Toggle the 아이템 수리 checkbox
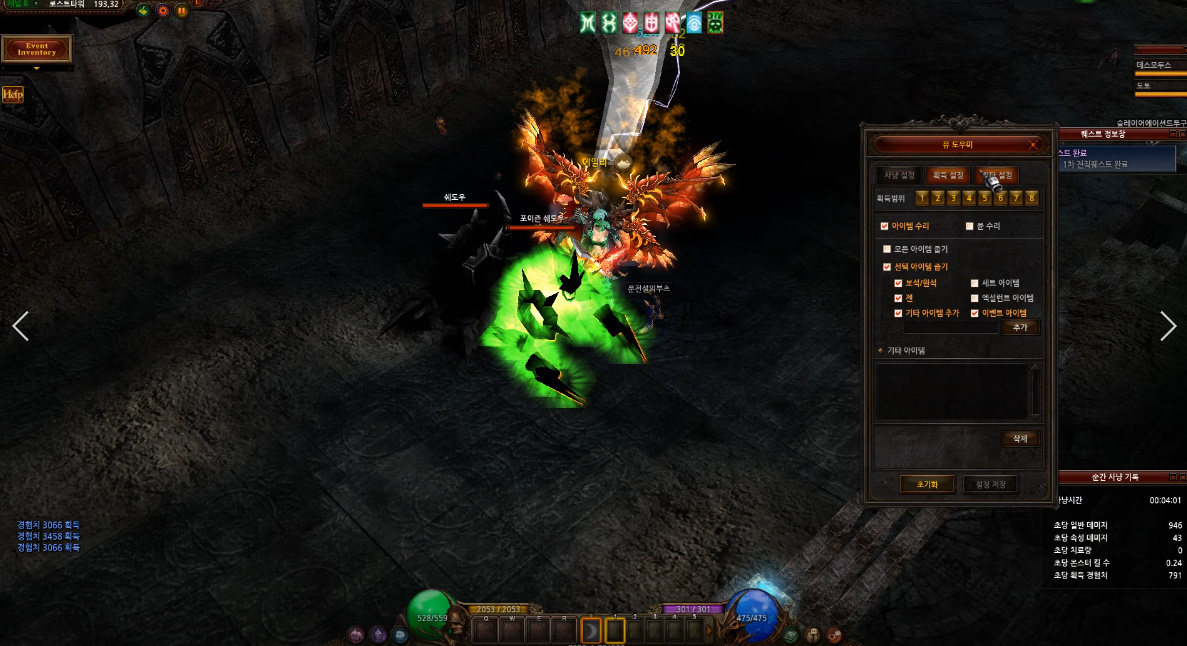The height and width of the screenshot is (646, 1187). [x=884, y=226]
